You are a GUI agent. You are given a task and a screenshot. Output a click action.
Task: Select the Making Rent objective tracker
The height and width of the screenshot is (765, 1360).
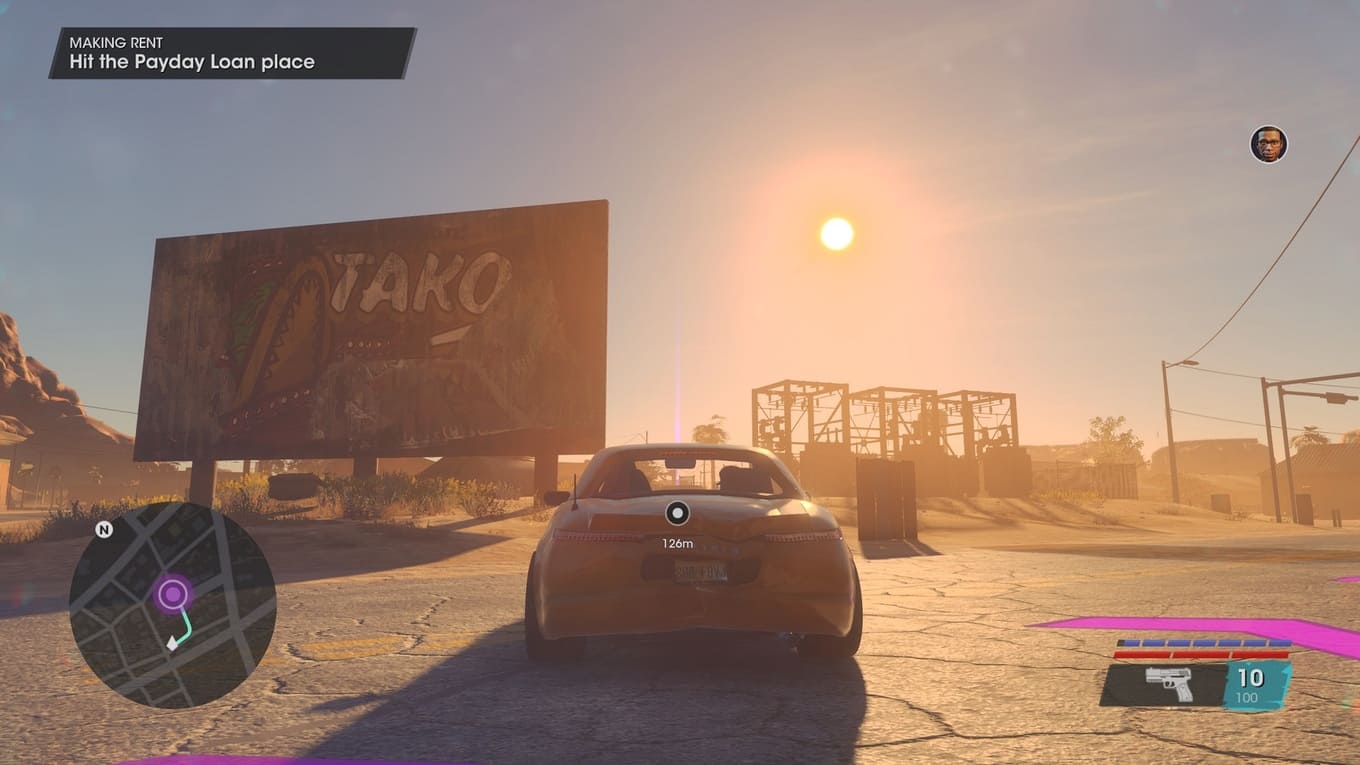pos(231,53)
